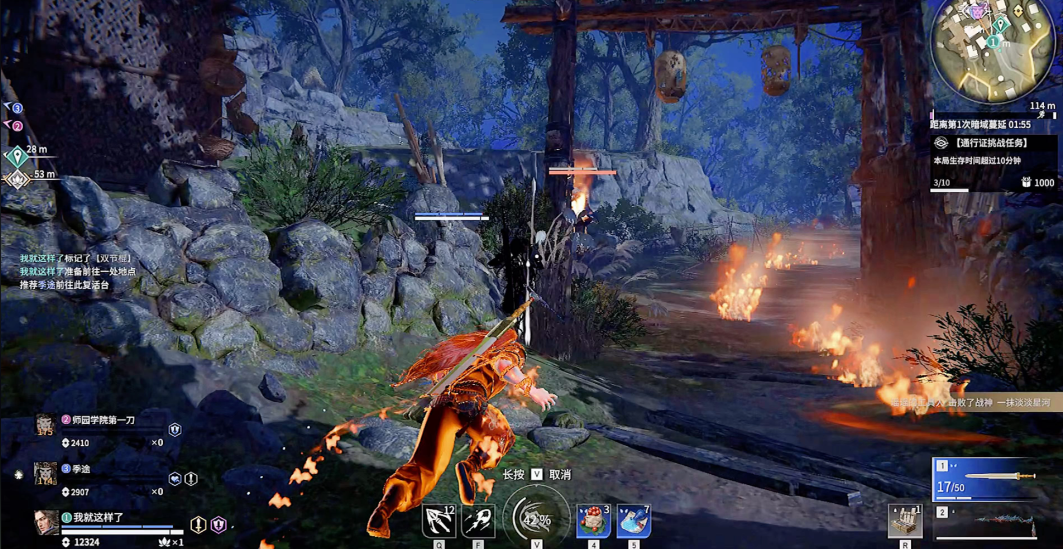Viewport: 1063px width, 549px height.
Task: Click the purple mask marker on the minimap
Action: pos(976,12)
